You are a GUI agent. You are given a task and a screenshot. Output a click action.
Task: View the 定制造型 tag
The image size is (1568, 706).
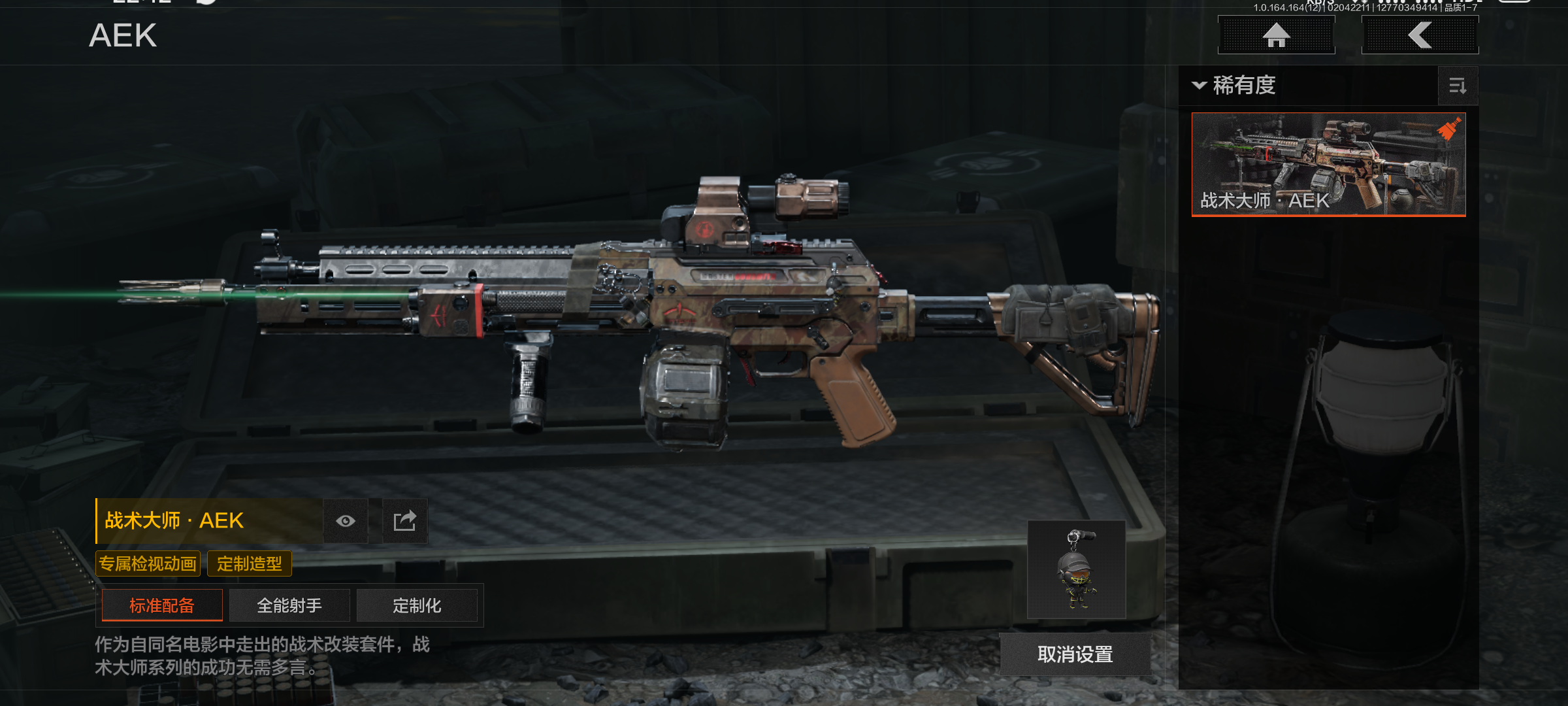pyautogui.click(x=250, y=563)
